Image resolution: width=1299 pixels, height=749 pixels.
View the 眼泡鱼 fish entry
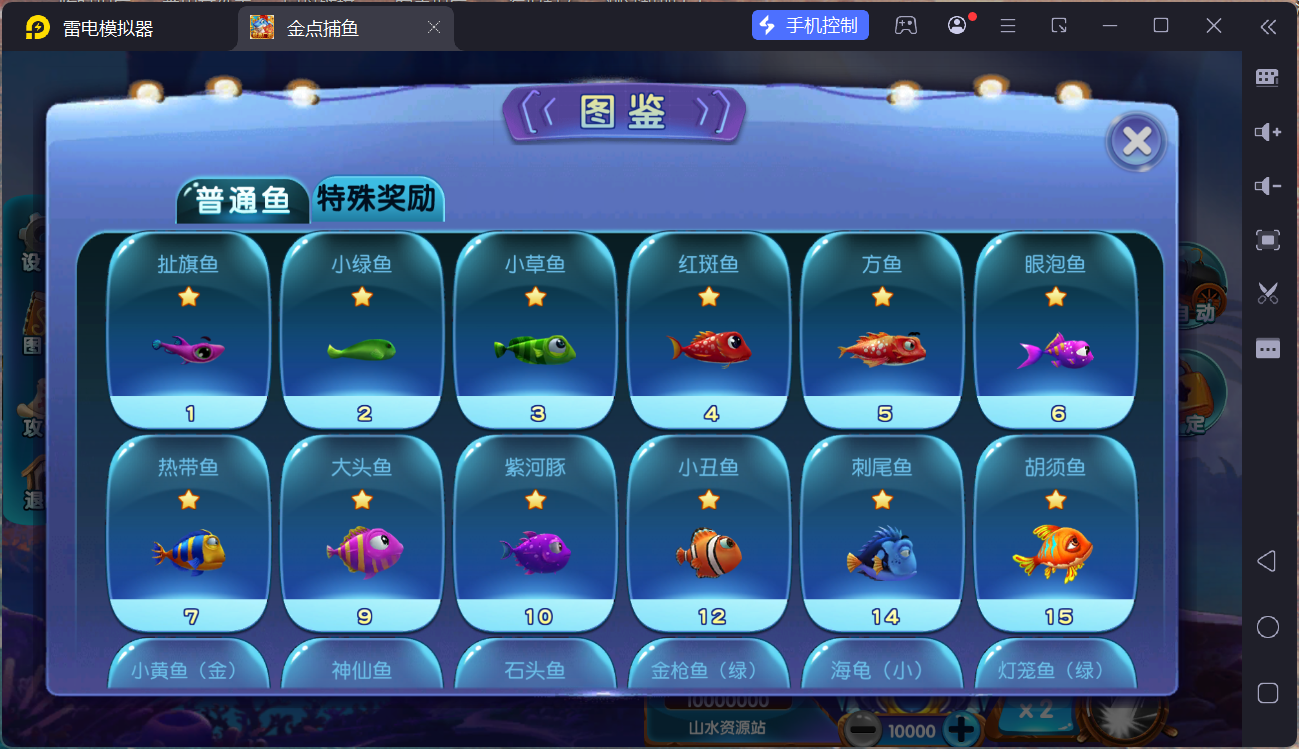click(1056, 330)
